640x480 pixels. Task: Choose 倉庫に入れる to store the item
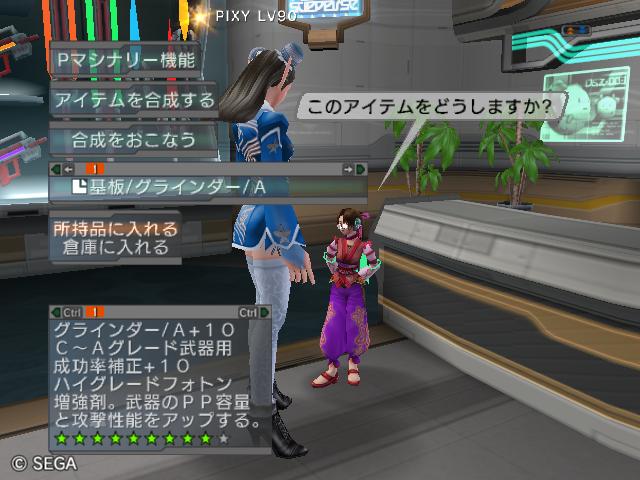tap(119, 247)
